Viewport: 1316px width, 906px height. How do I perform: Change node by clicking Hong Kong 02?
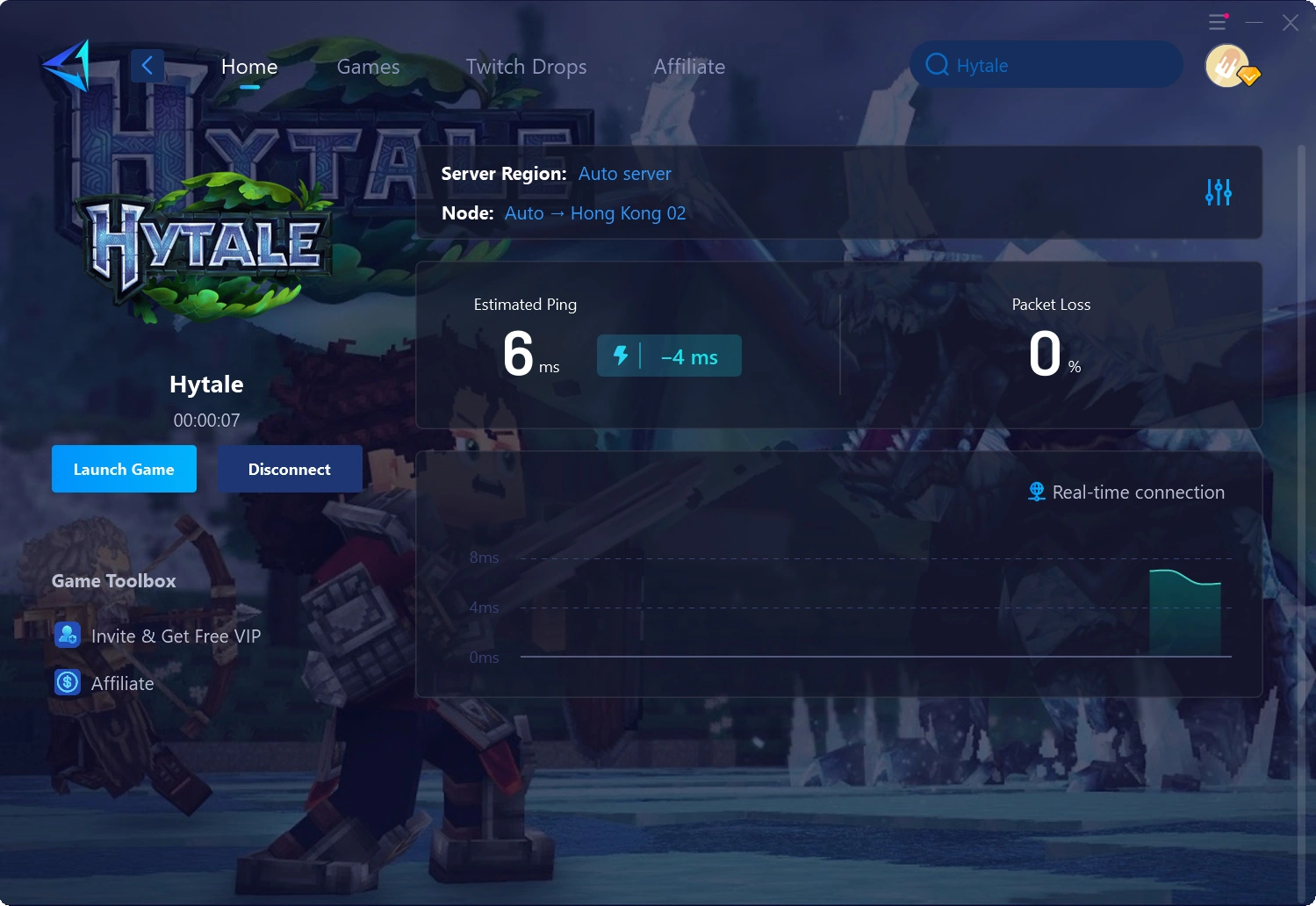tap(629, 212)
